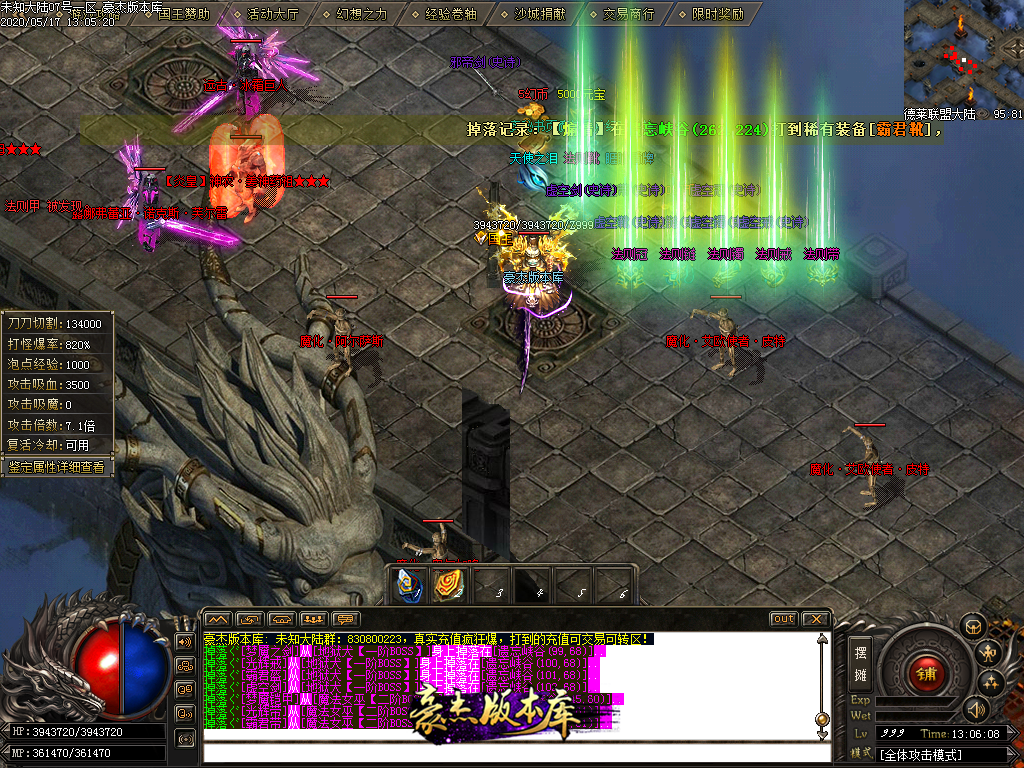View details via 鉴定属性详细查看 button
Image resolution: width=1024 pixels, height=768 pixels.
click(x=56, y=466)
